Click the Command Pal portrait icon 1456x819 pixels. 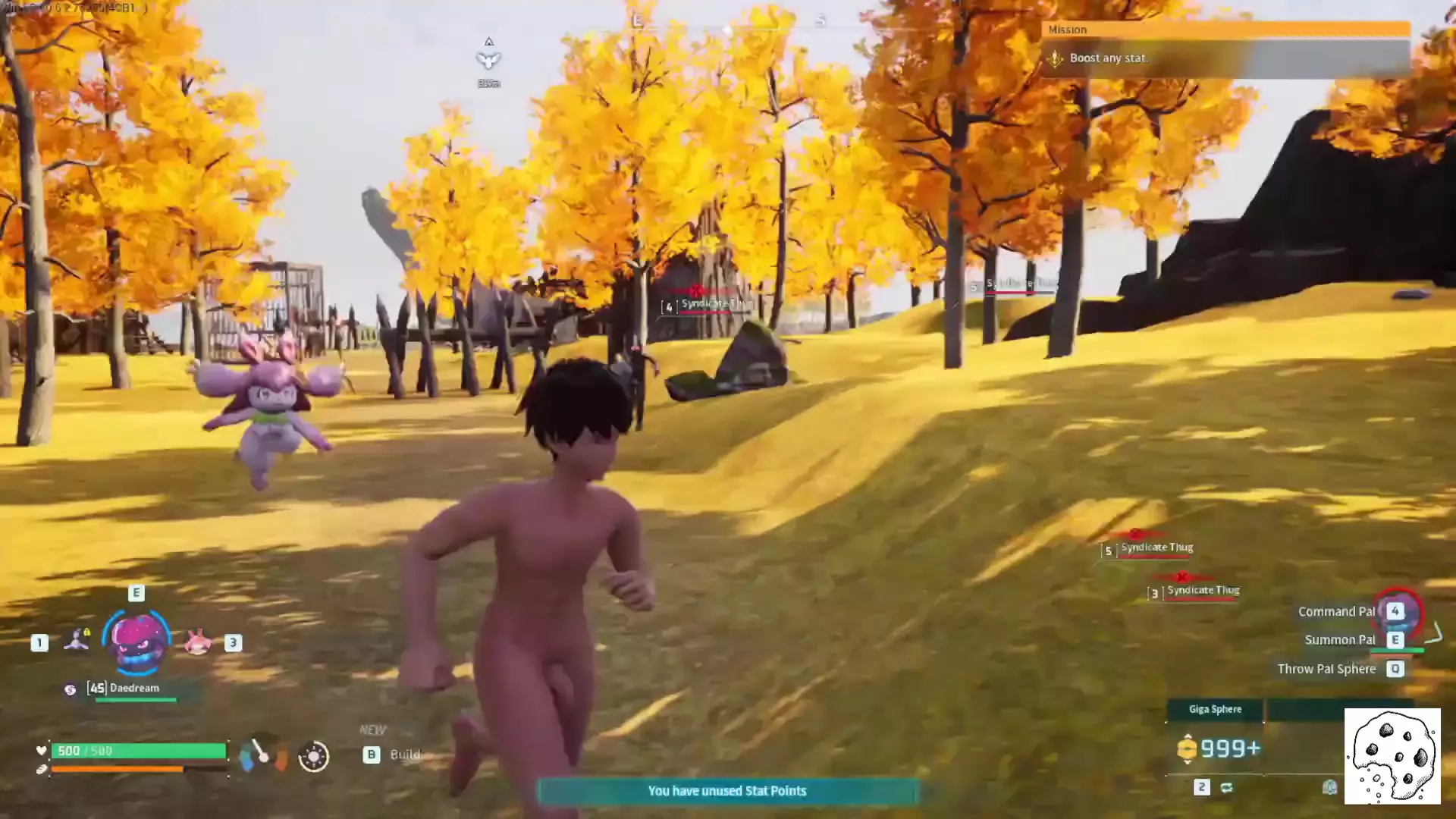pos(1398,613)
